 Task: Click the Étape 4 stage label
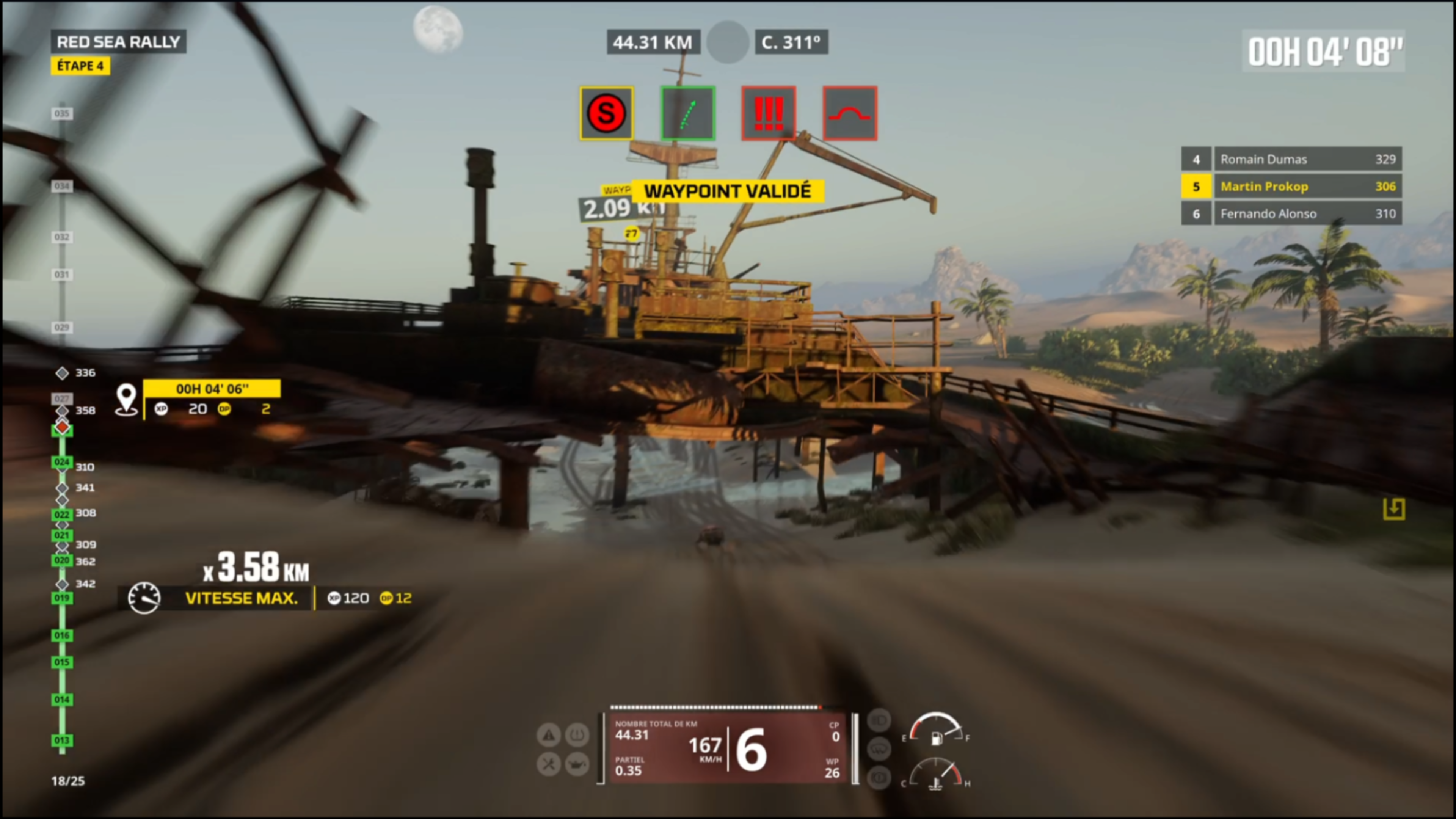(x=80, y=66)
